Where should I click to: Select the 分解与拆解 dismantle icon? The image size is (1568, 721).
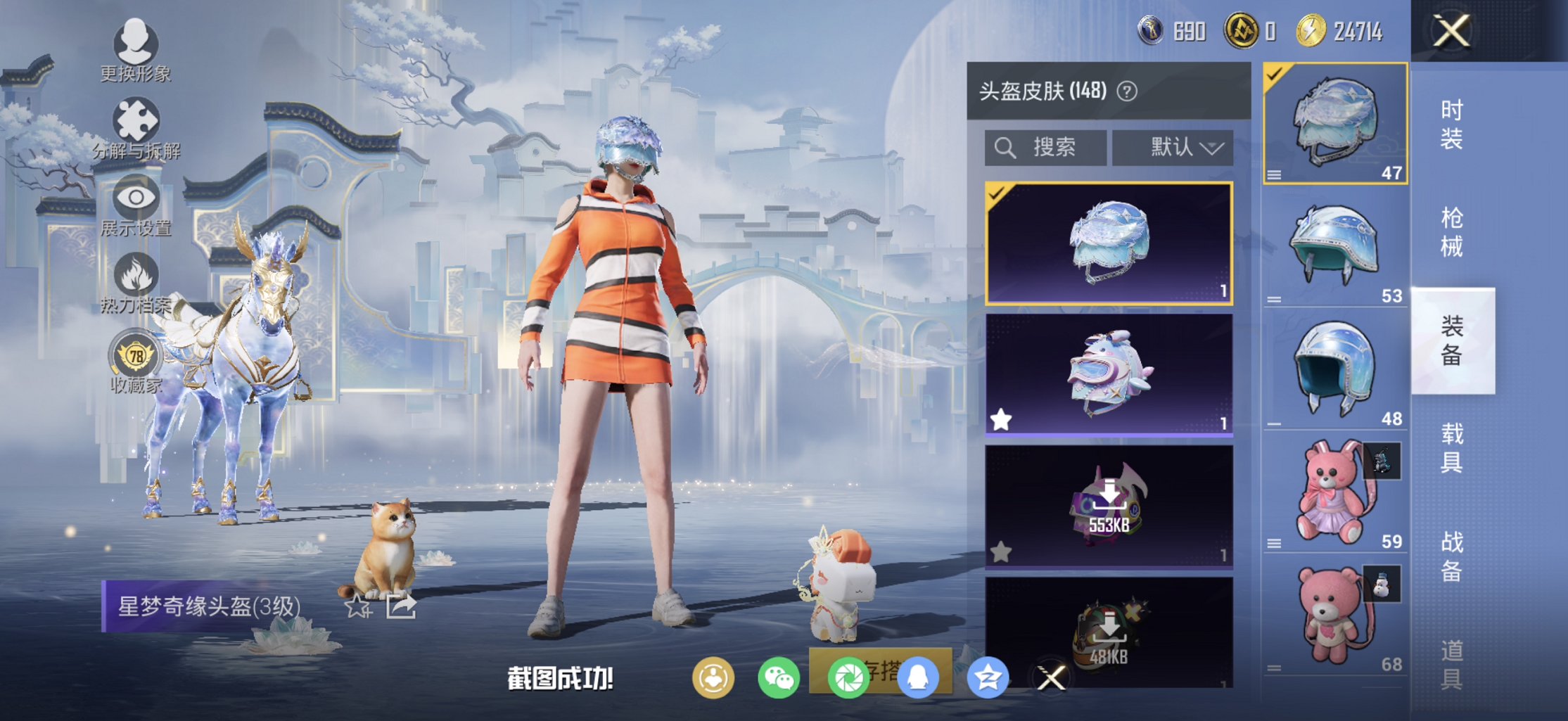click(136, 120)
